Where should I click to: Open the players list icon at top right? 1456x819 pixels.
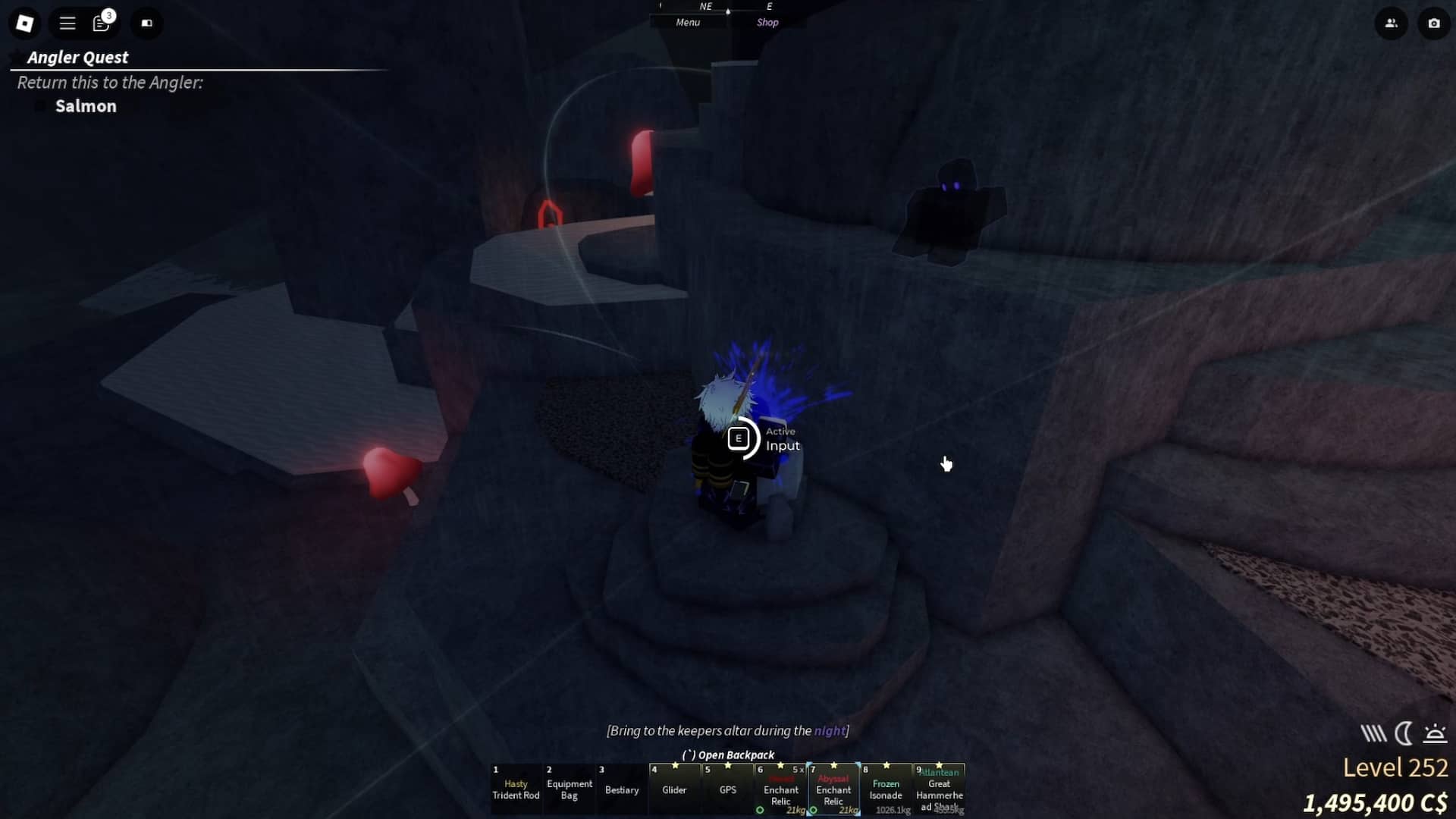coord(1392,24)
